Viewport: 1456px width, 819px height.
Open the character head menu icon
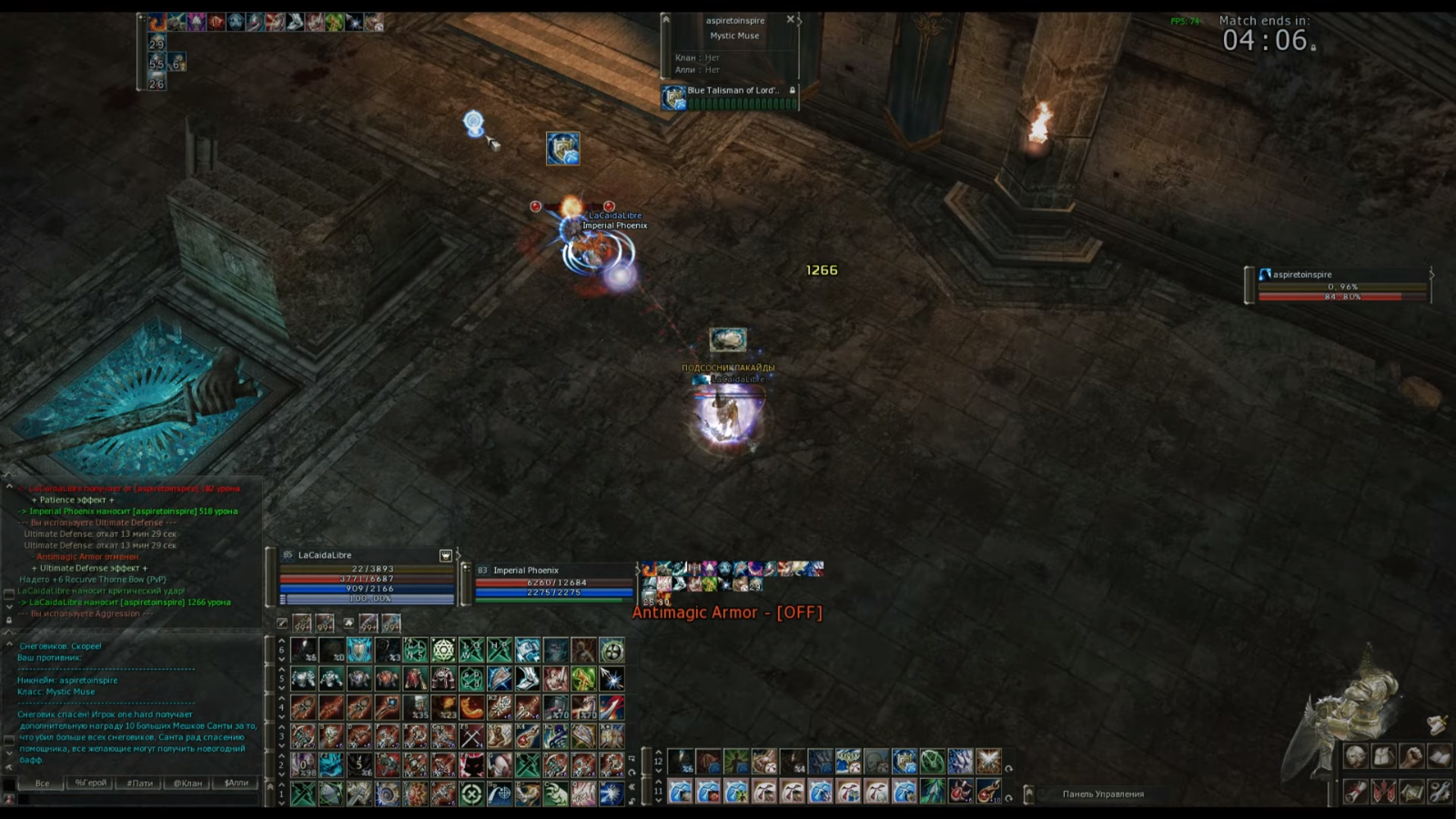pos(1355,757)
